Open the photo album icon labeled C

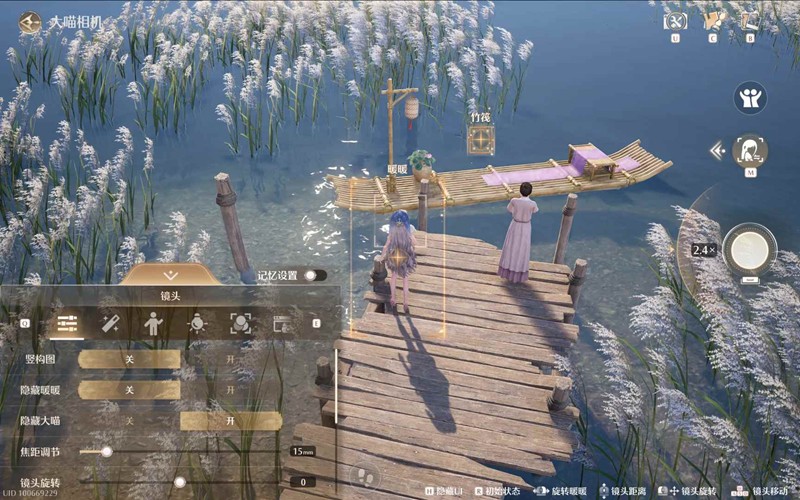pos(713,20)
